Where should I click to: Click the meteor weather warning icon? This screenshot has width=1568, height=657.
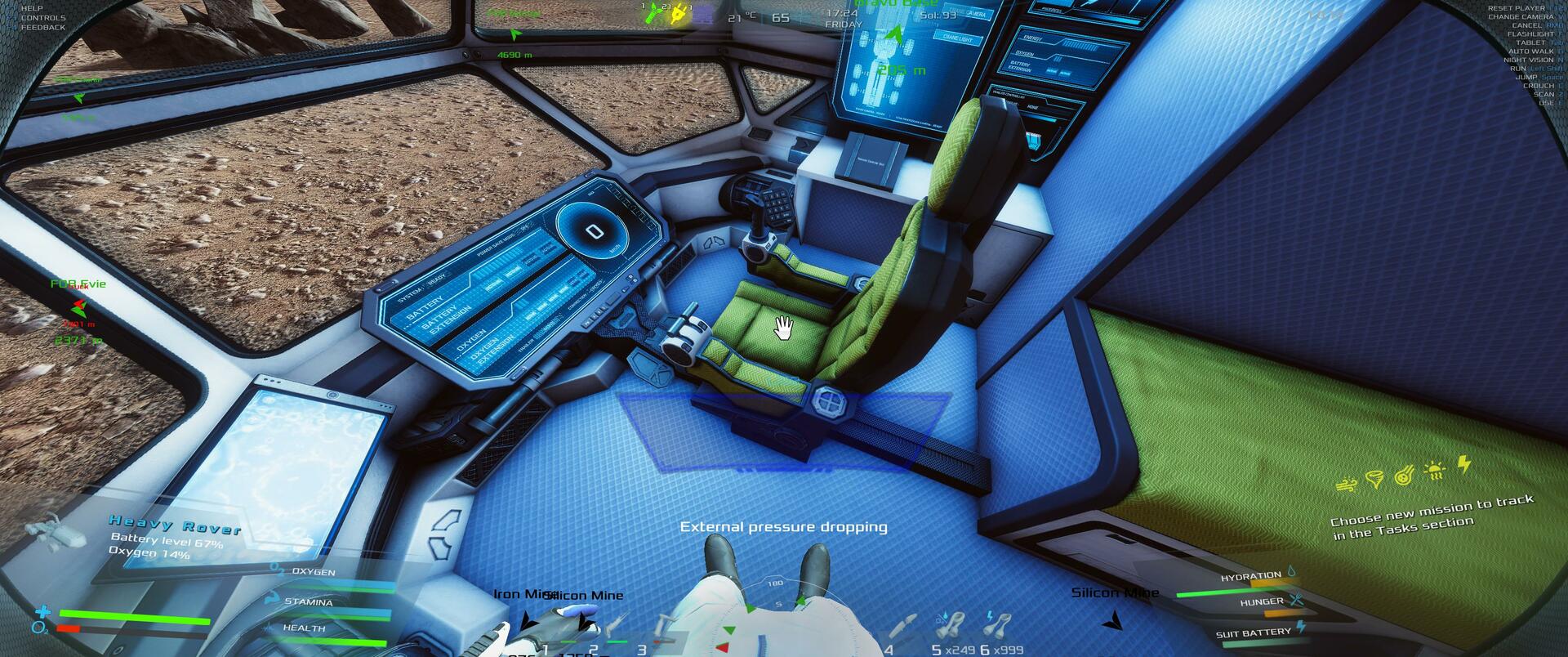coord(1405,475)
